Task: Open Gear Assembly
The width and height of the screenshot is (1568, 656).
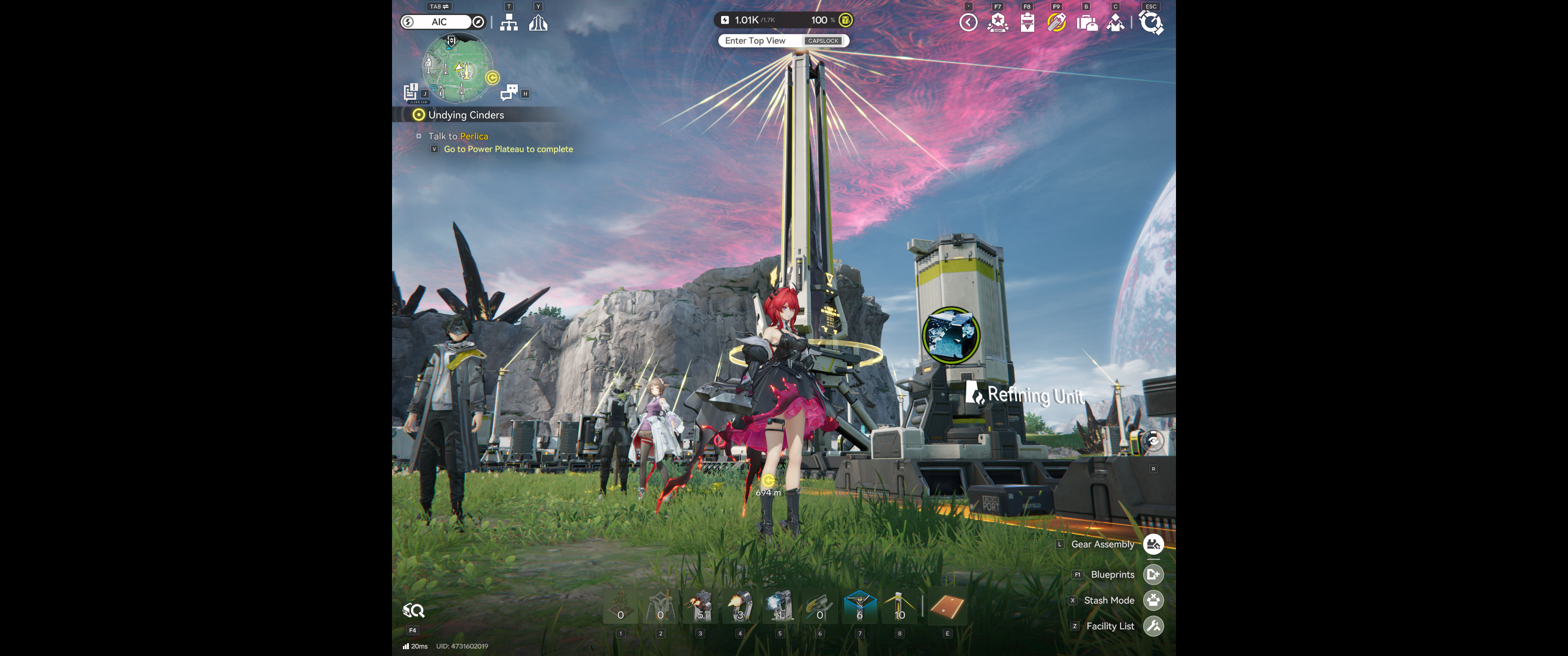Action: click(x=1153, y=545)
